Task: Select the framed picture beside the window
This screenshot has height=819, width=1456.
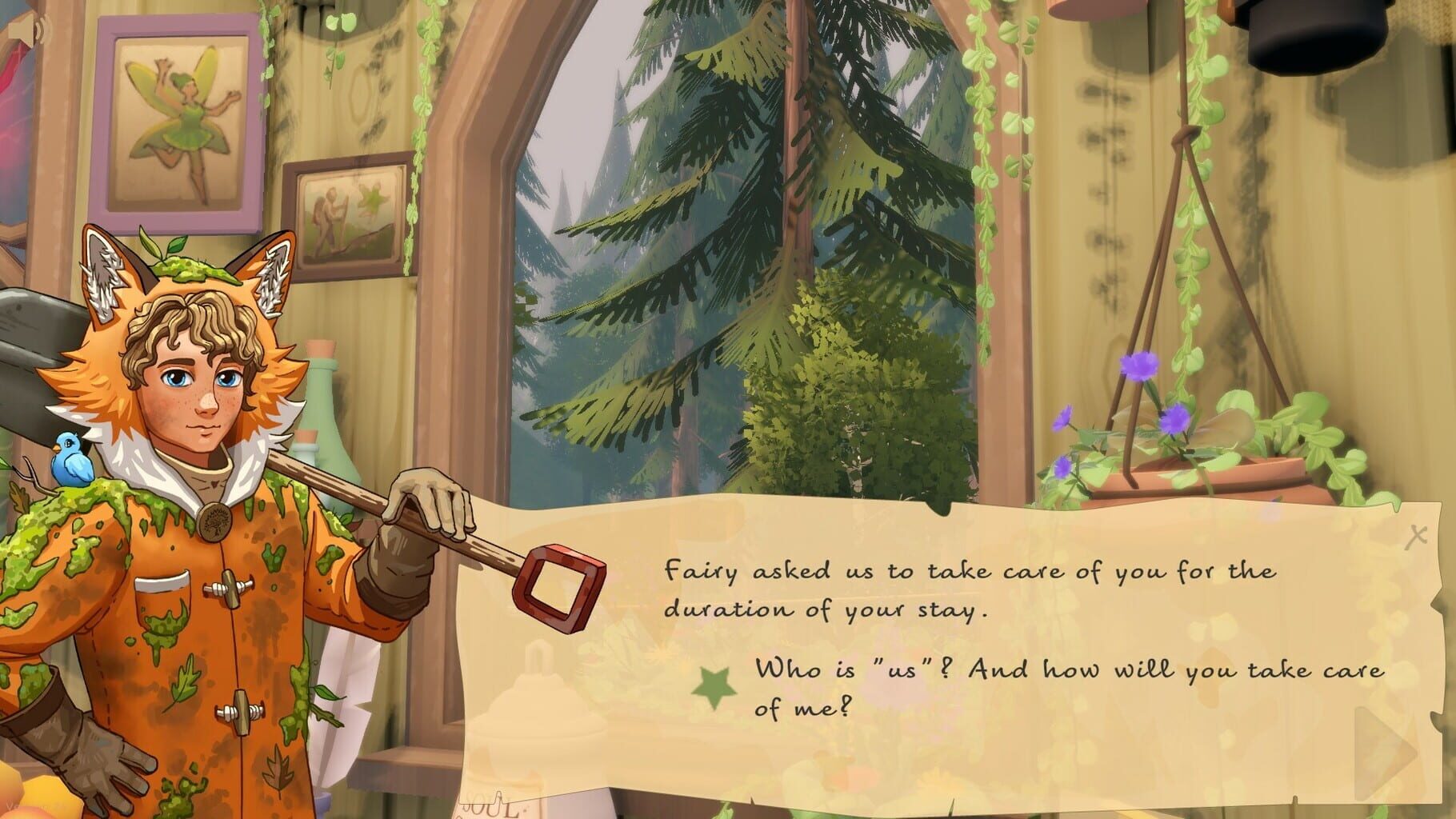Action: click(x=348, y=216)
